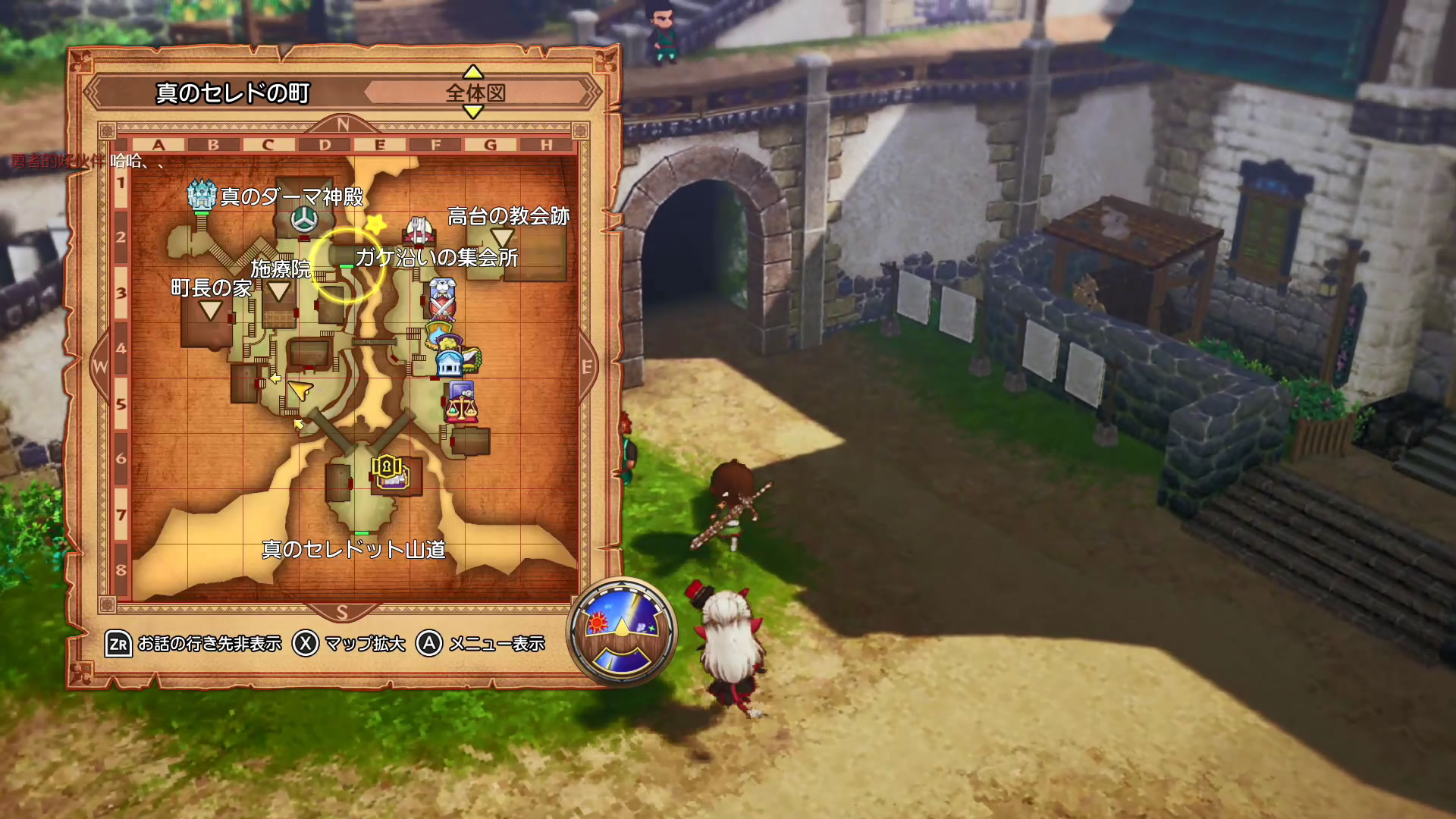This screenshot has width=1456, height=819.
Task: Click the マップ拡大 map zoom option
Action: 350,644
